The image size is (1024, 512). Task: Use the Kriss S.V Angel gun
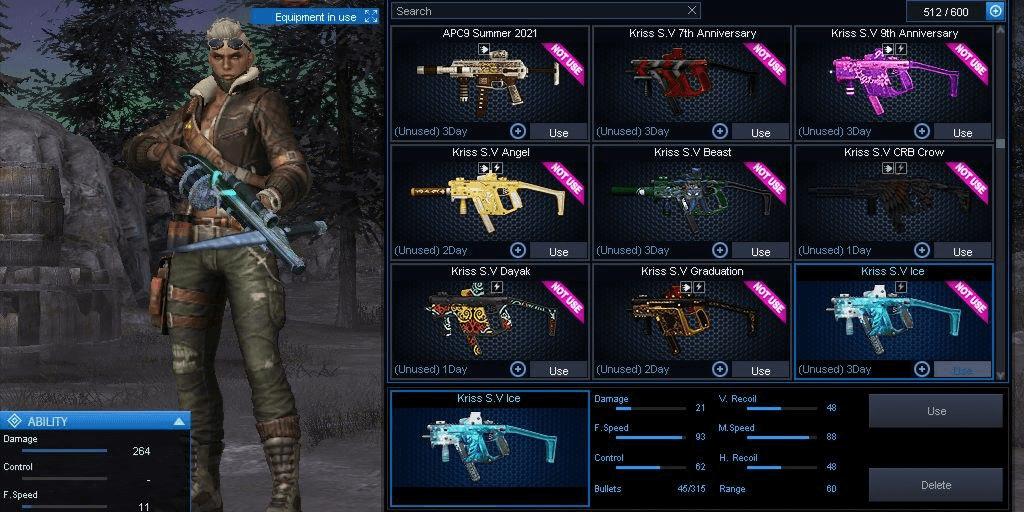tap(558, 251)
